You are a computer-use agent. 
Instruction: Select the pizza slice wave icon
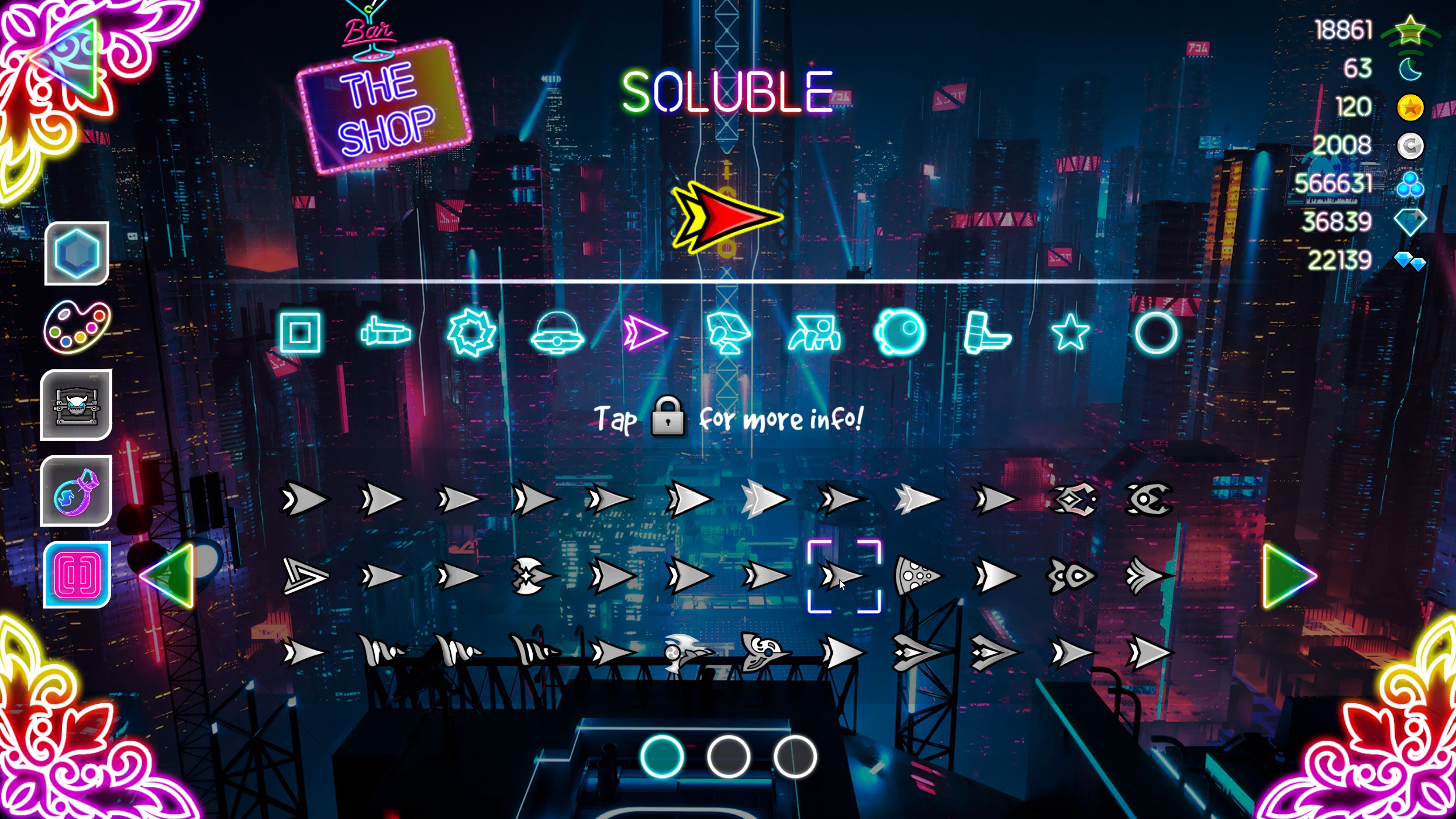(x=916, y=576)
